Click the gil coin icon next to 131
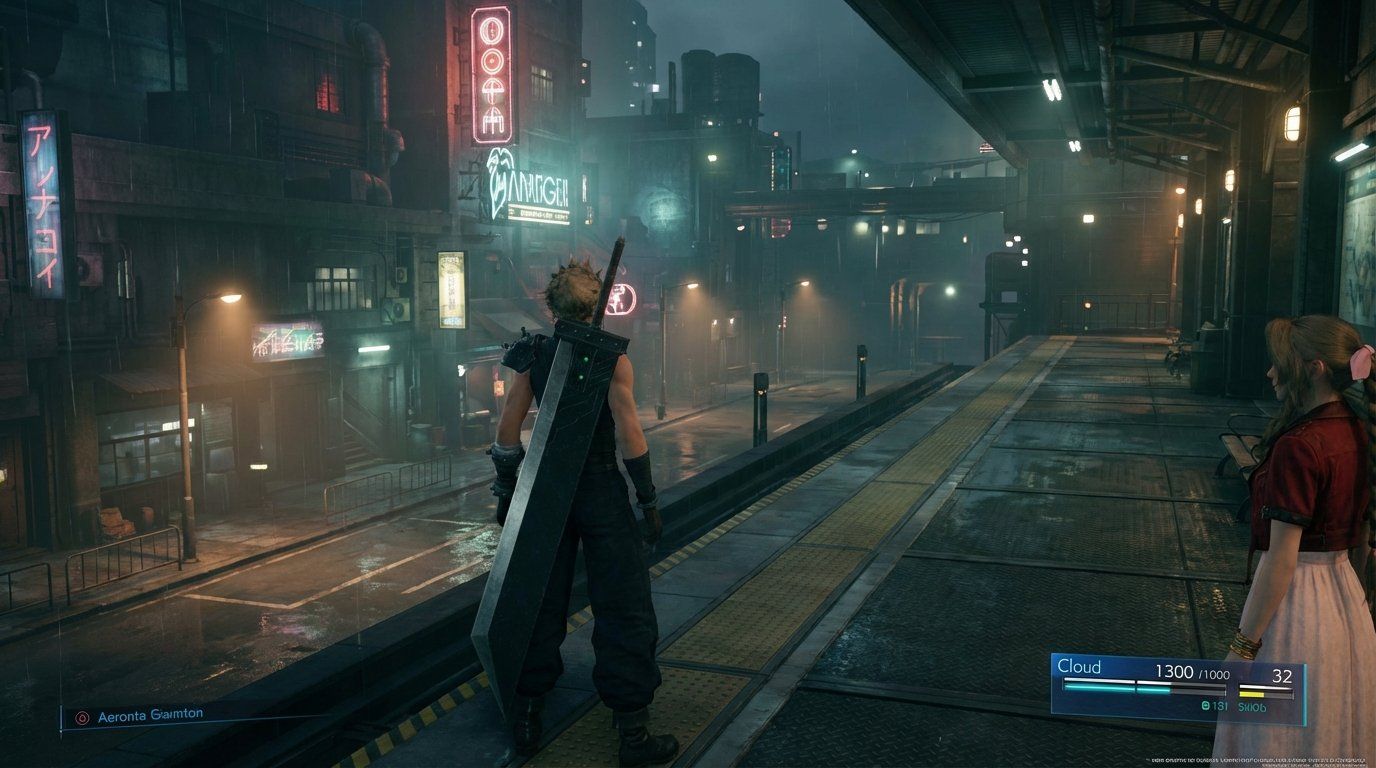 (x=1206, y=706)
